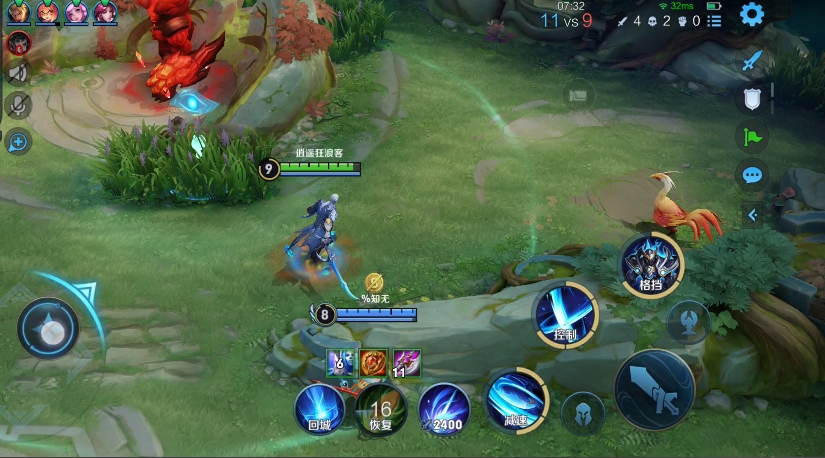Cast the 控制 skill
Image resolution: width=825 pixels, height=458 pixels.
[x=566, y=314]
